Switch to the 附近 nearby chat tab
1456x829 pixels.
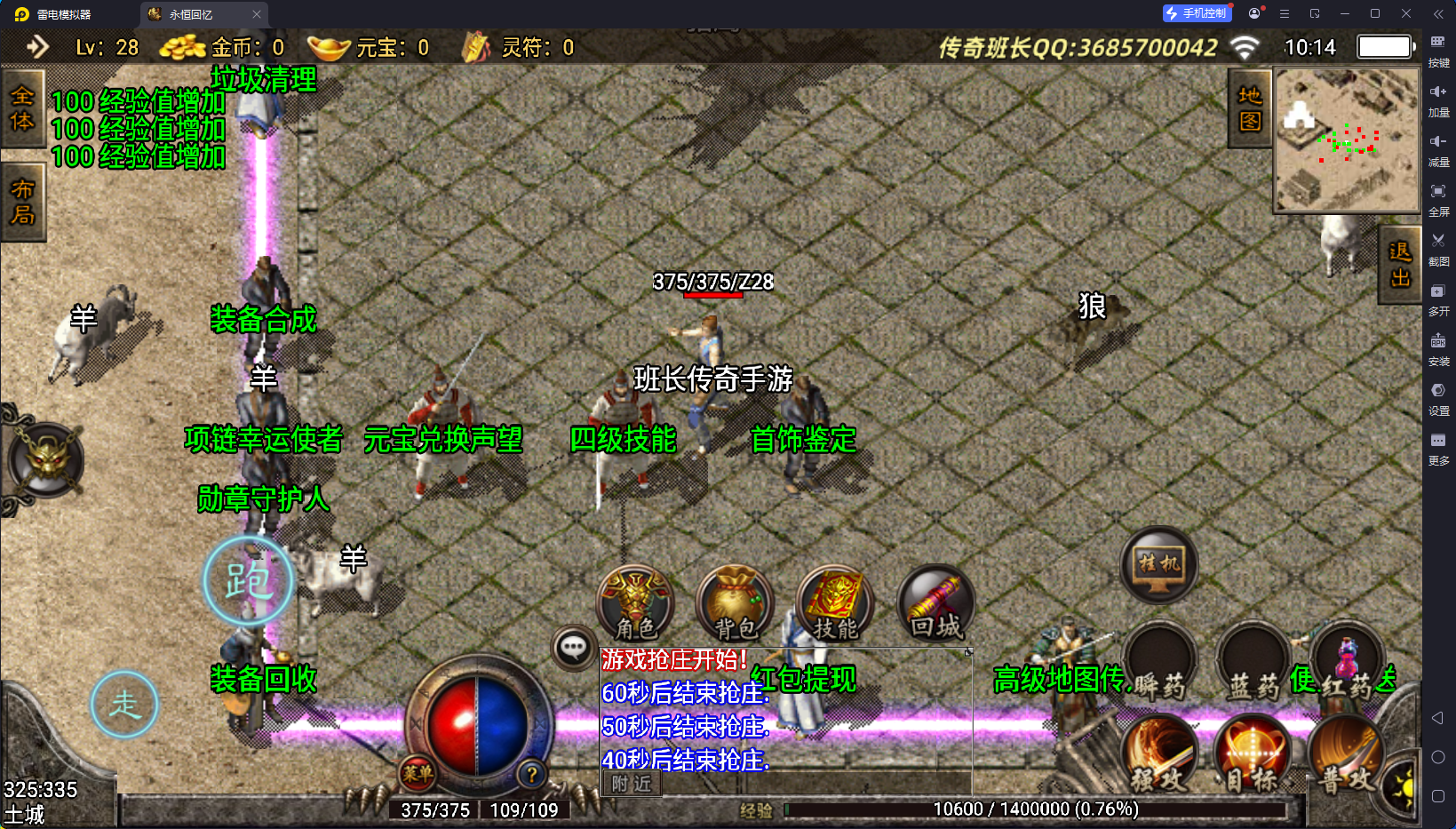pyautogui.click(x=632, y=784)
